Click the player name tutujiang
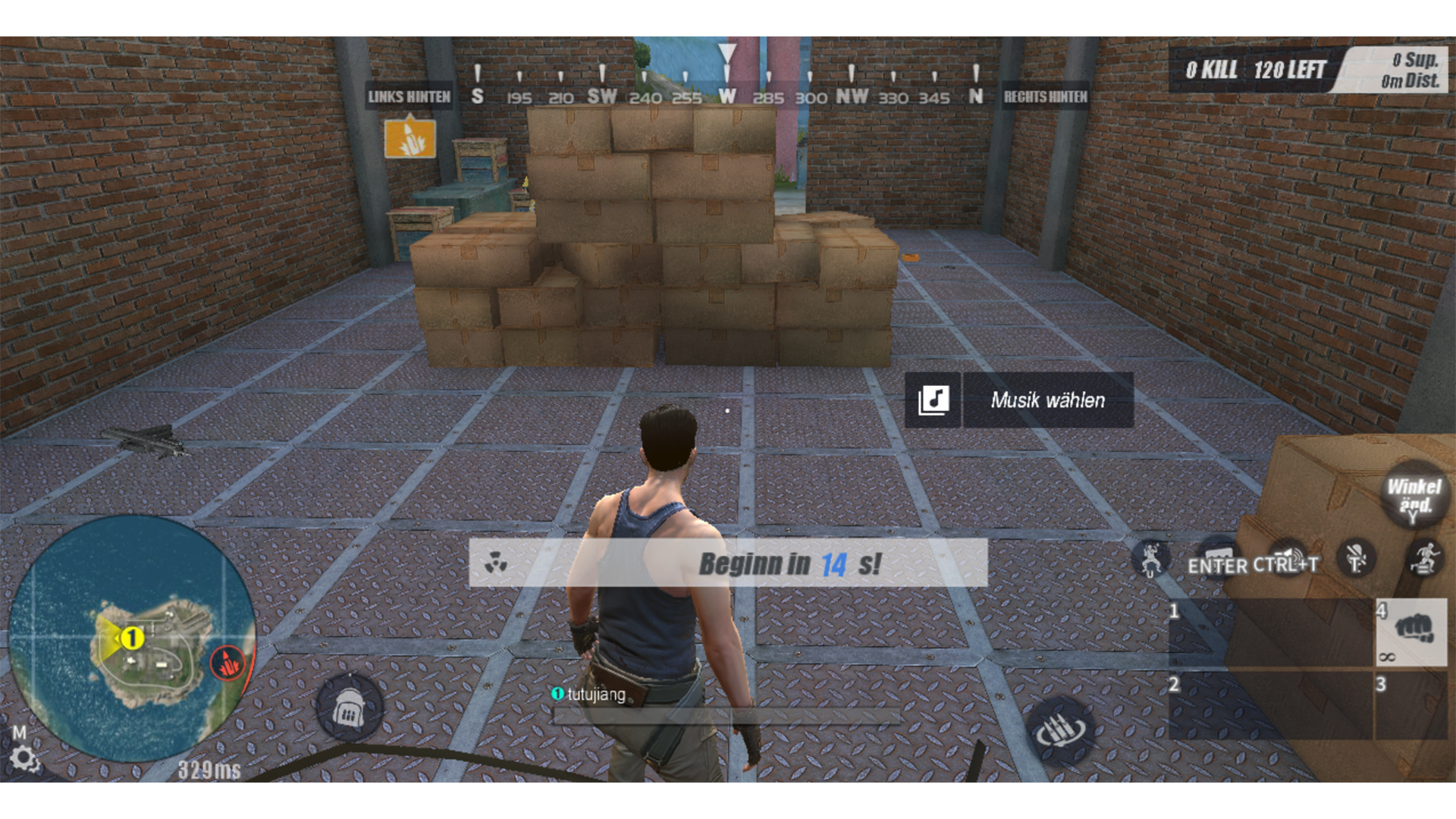Screen dimensions: 1456x819 595,692
